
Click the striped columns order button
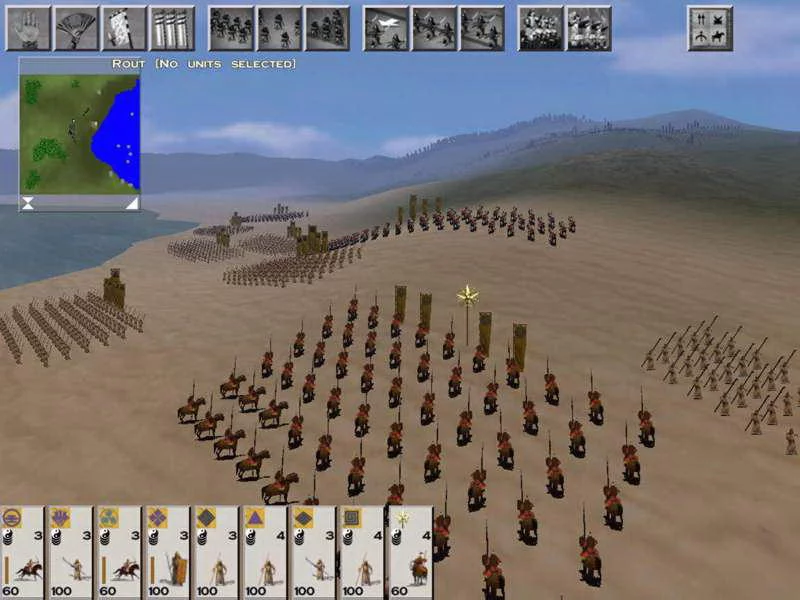click(172, 28)
